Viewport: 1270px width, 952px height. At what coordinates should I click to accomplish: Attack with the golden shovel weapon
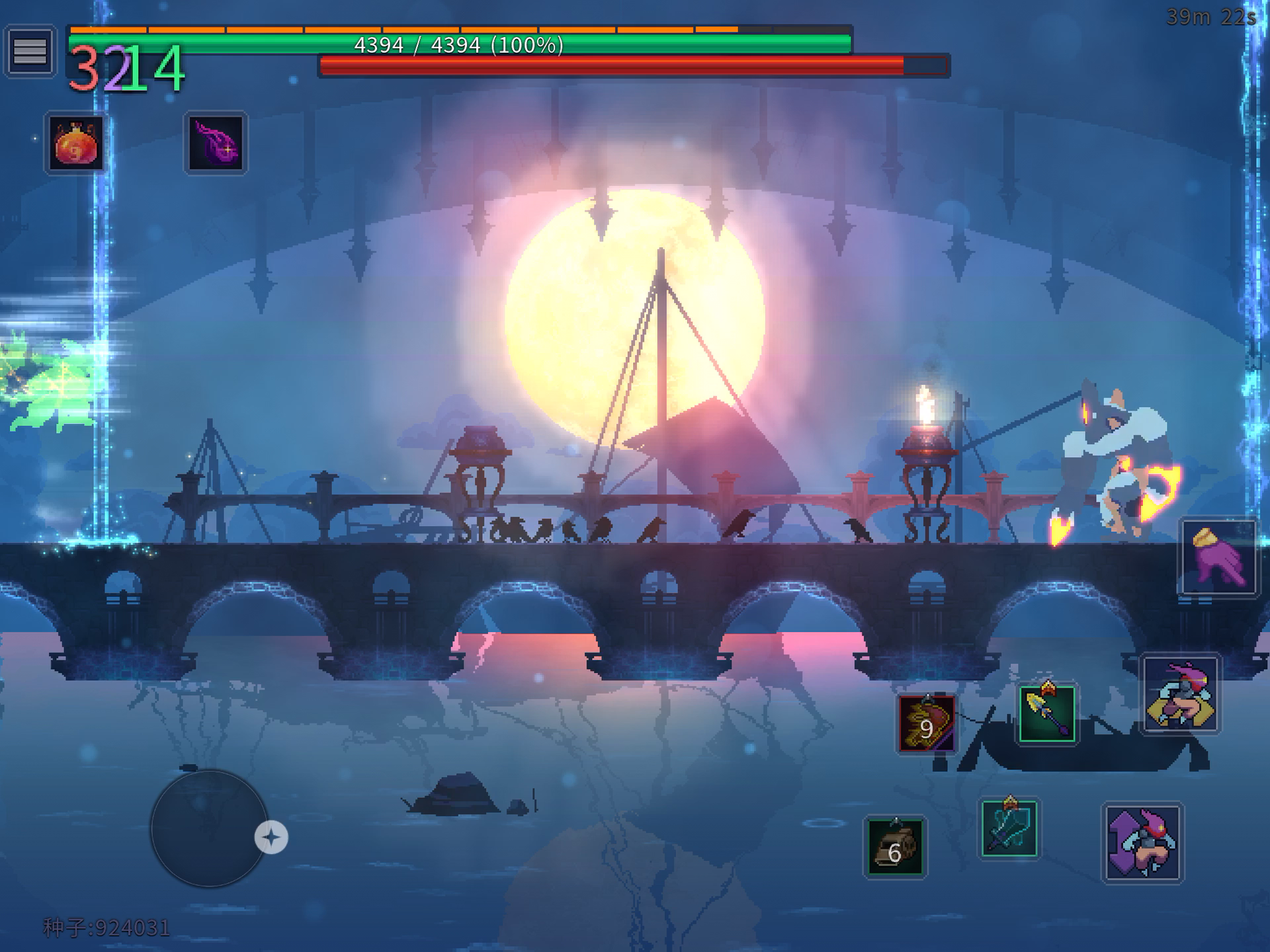[1047, 714]
